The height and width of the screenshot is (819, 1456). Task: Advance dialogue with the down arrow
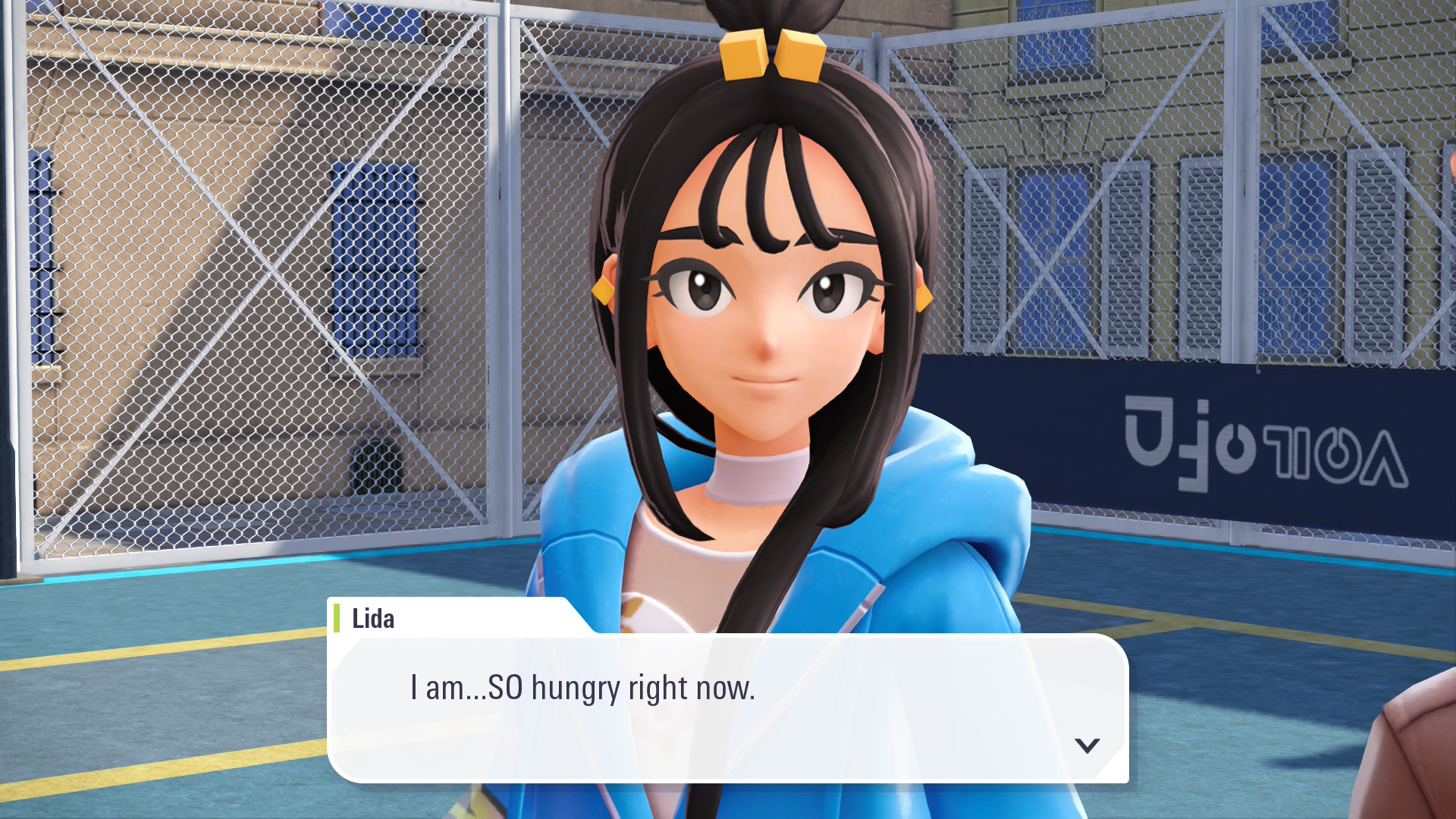click(x=1087, y=745)
